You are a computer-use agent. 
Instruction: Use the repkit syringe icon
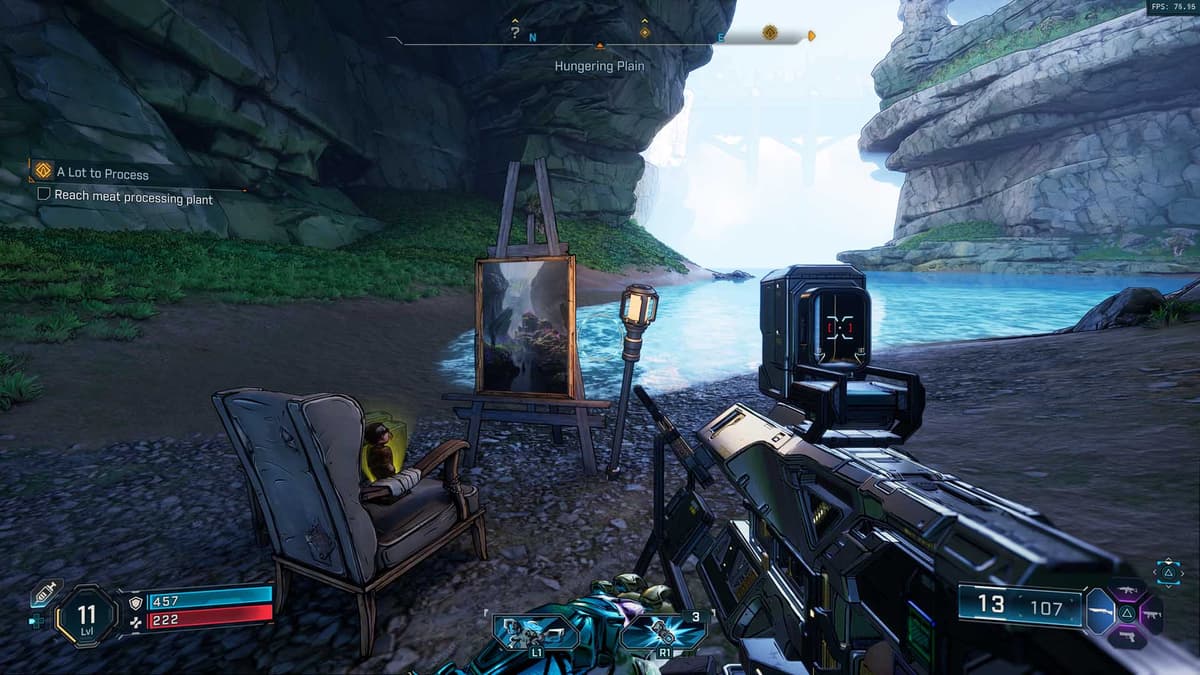(x=46, y=593)
